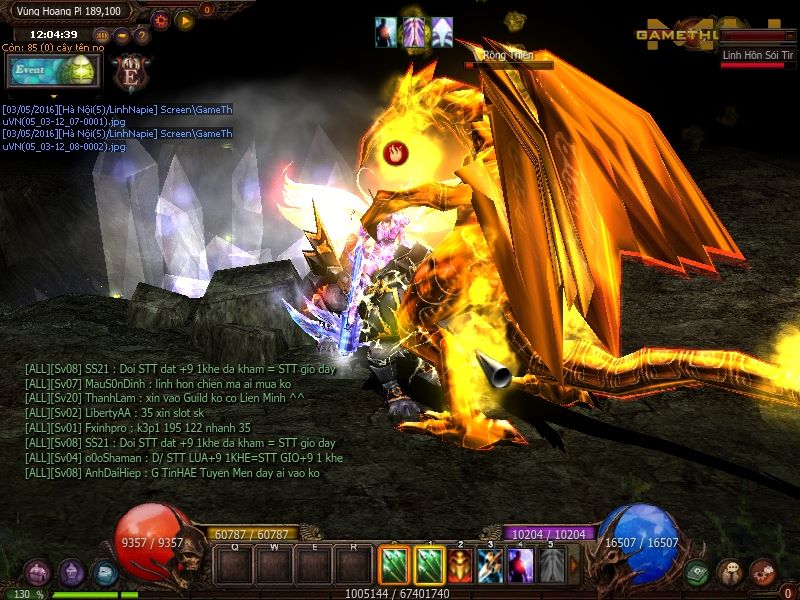This screenshot has height=600, width=800.
Task: Open help with the question mark button
Action: click(141, 35)
